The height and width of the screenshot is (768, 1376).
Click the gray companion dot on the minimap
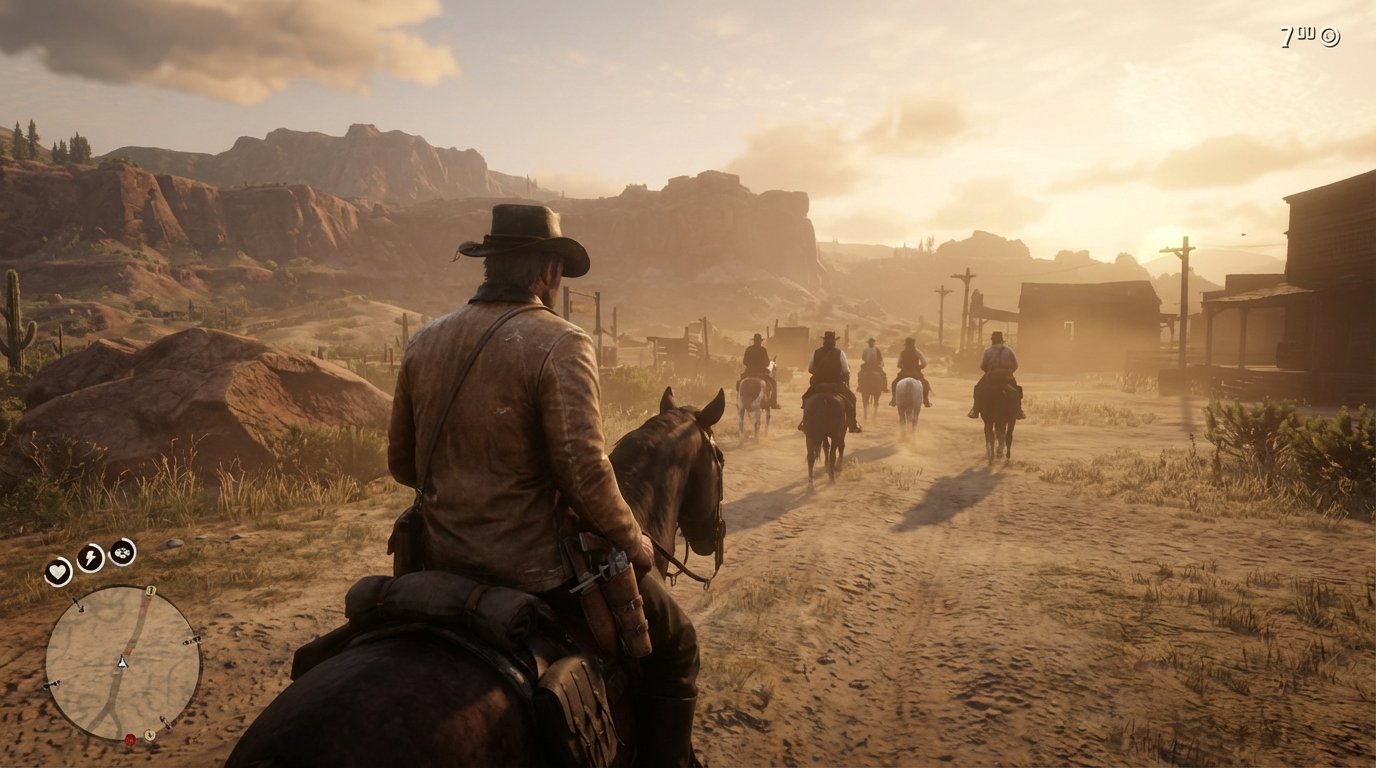pos(52,684)
